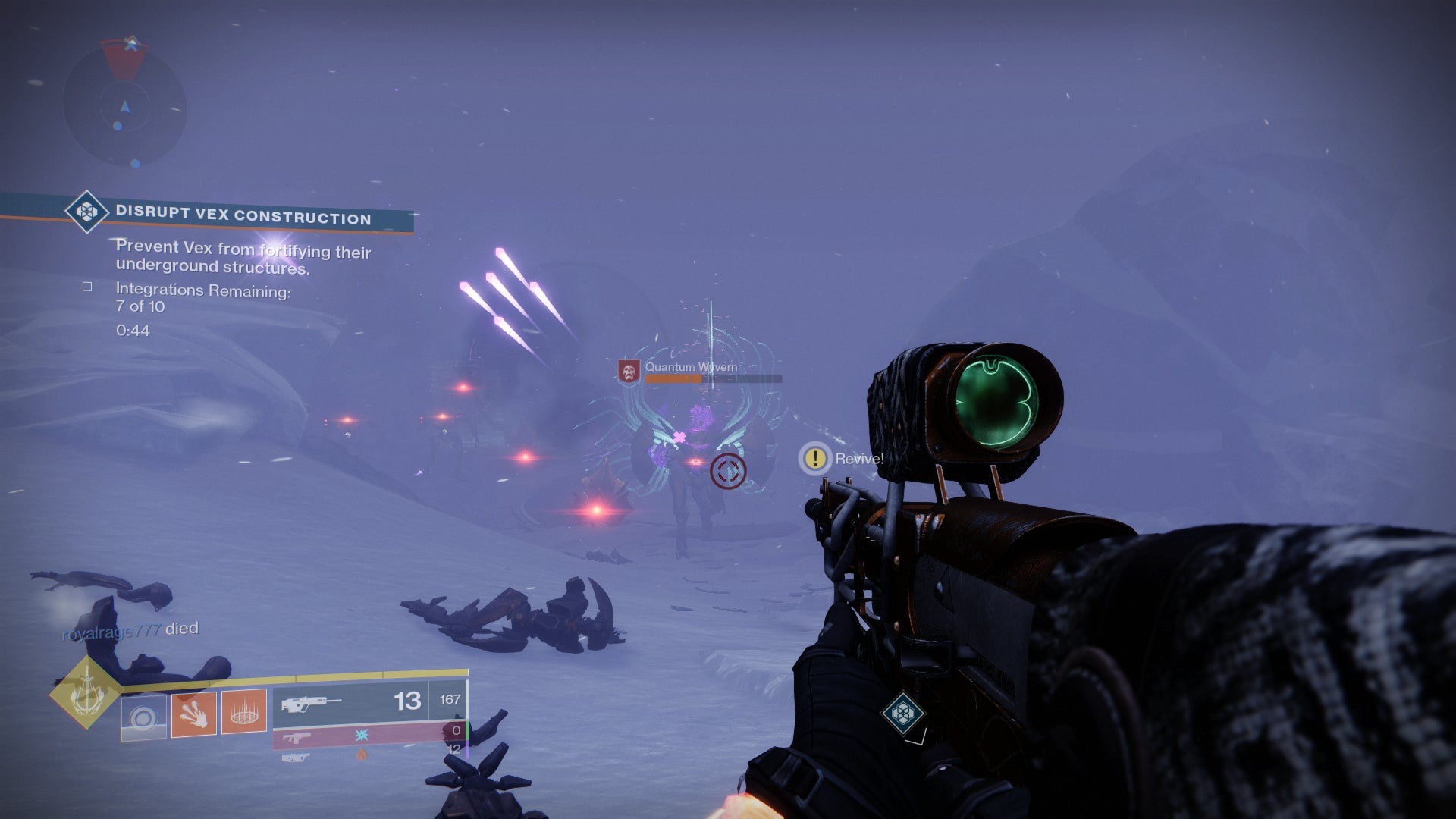Select the sidearm weapon icon

click(x=298, y=738)
